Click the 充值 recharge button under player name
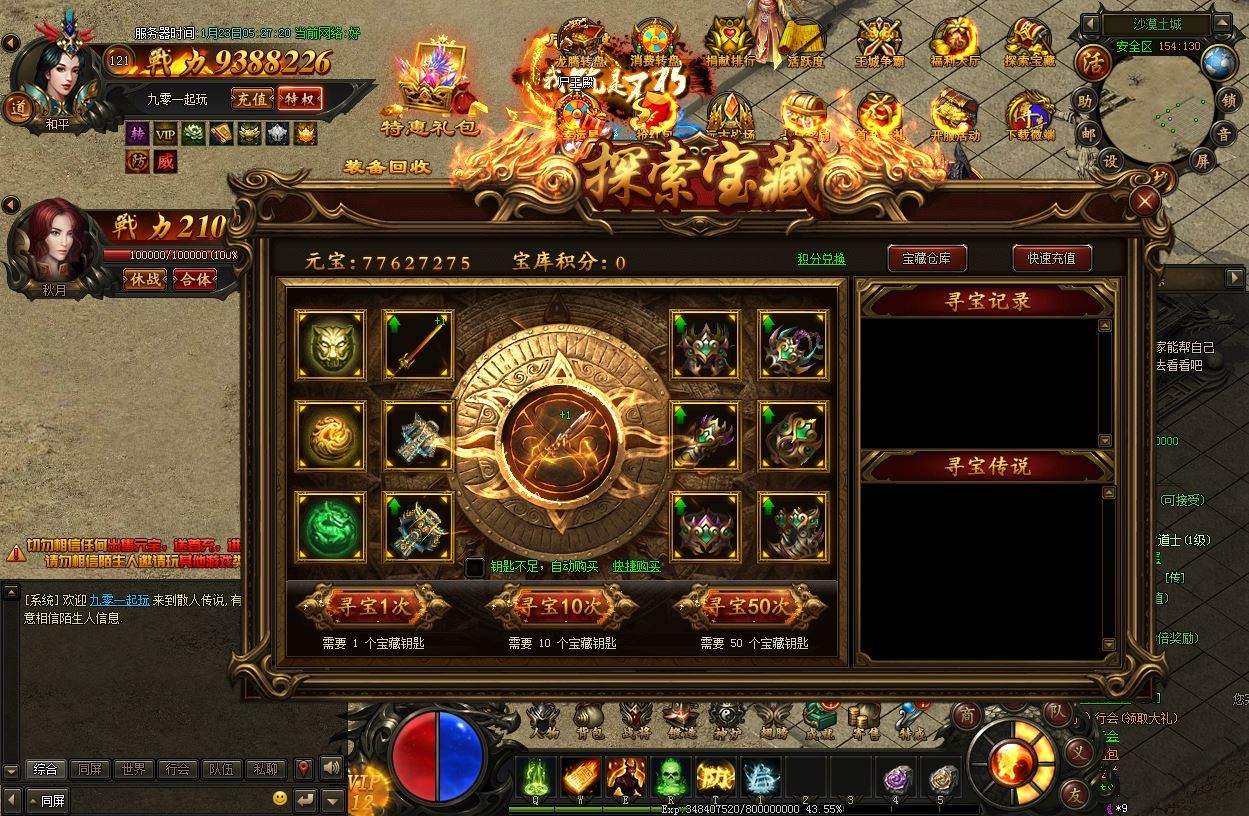1249x816 pixels. click(250, 98)
